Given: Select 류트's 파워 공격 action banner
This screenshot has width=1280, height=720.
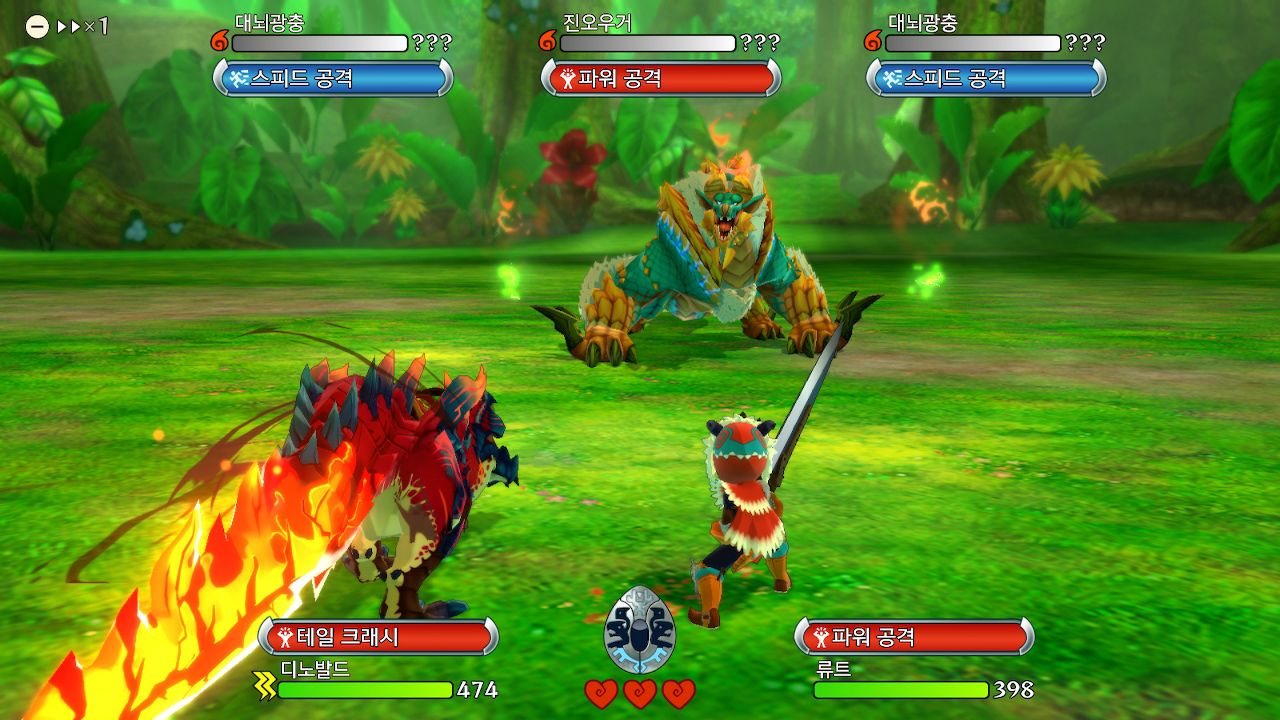Looking at the screenshot, I should pyautogui.click(x=914, y=636).
